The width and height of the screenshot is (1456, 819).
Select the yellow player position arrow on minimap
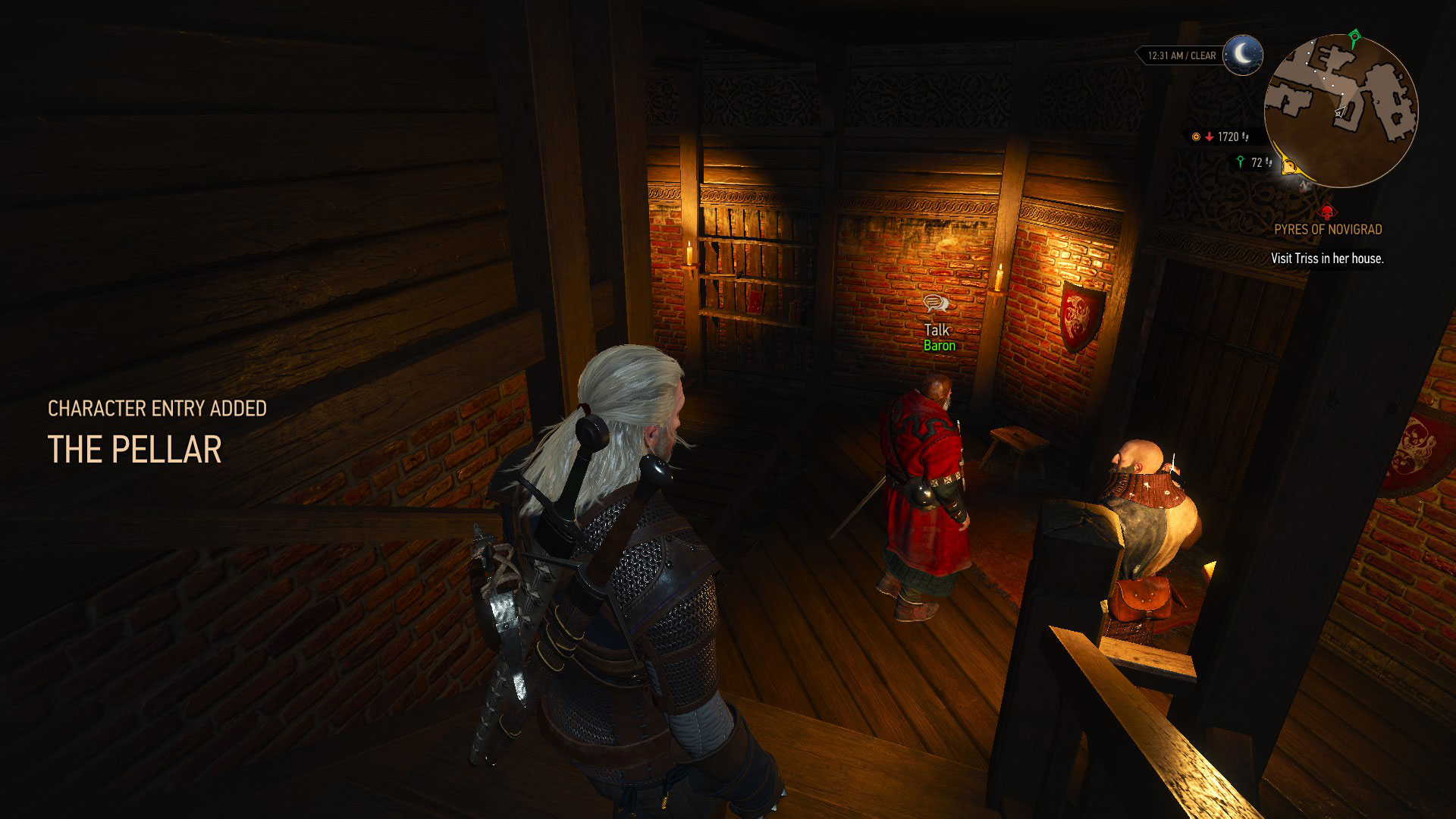pos(1339,111)
